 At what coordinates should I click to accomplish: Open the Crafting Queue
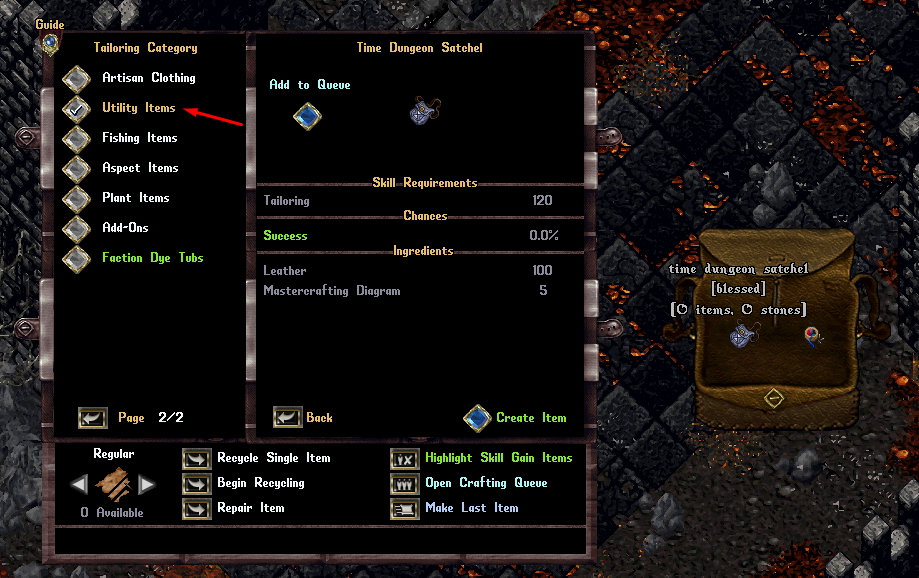[x=404, y=484]
